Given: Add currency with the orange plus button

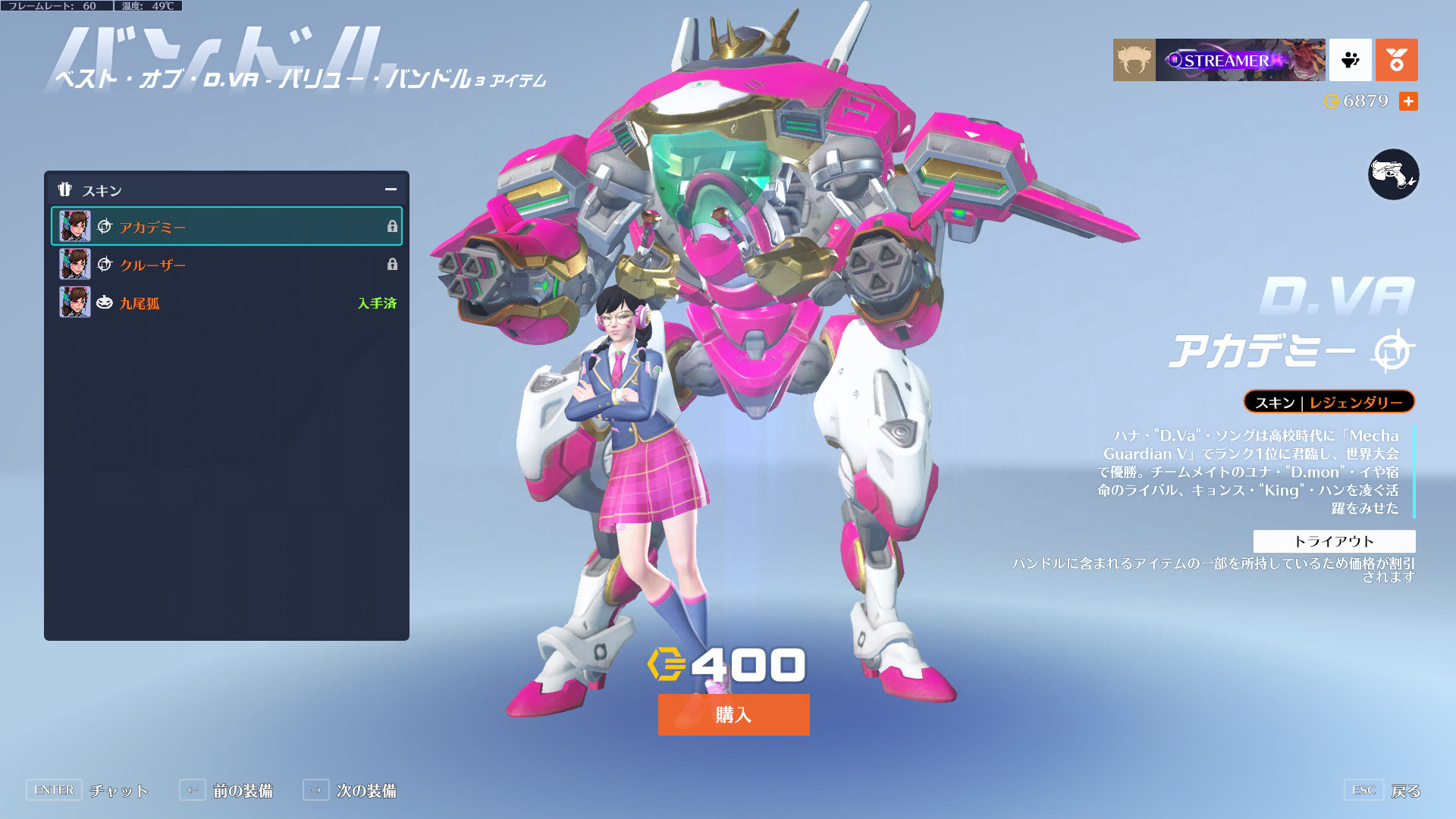Looking at the screenshot, I should pyautogui.click(x=1408, y=101).
